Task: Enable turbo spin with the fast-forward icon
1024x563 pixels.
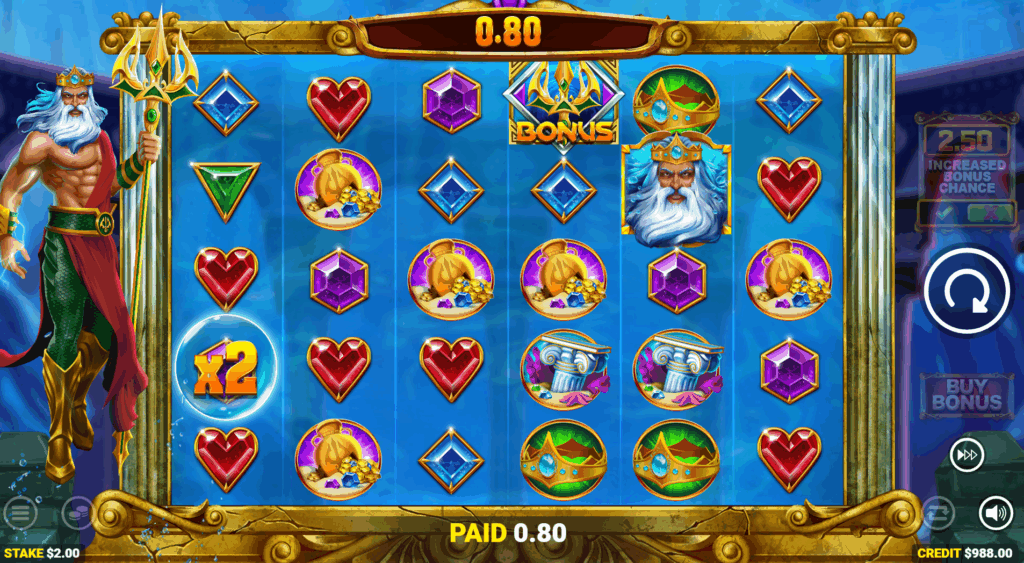Action: click(x=966, y=455)
